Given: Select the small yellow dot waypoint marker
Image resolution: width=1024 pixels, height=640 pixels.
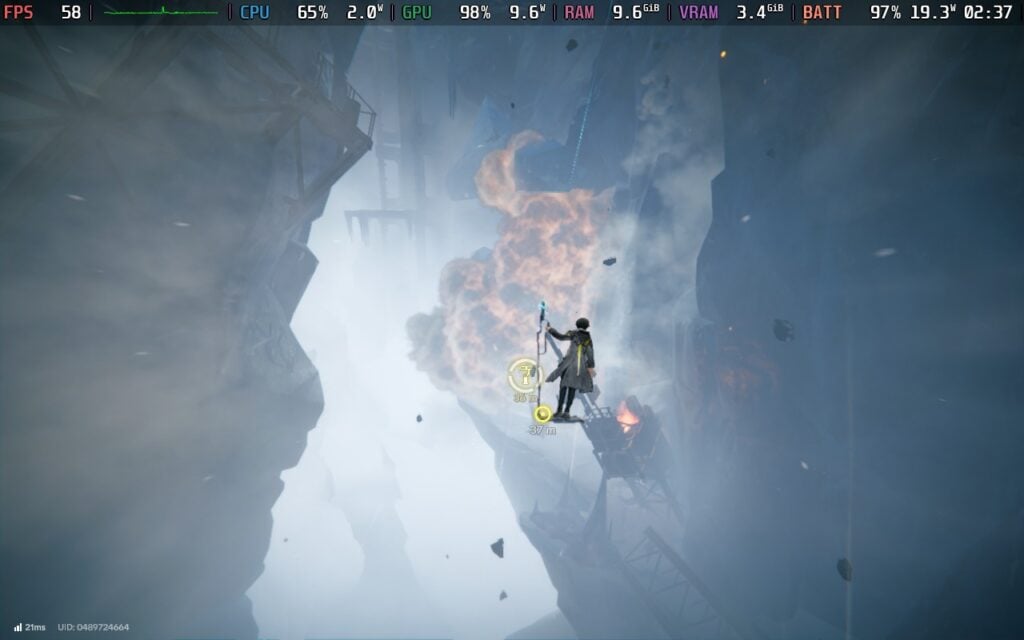Looking at the screenshot, I should pos(543,414).
